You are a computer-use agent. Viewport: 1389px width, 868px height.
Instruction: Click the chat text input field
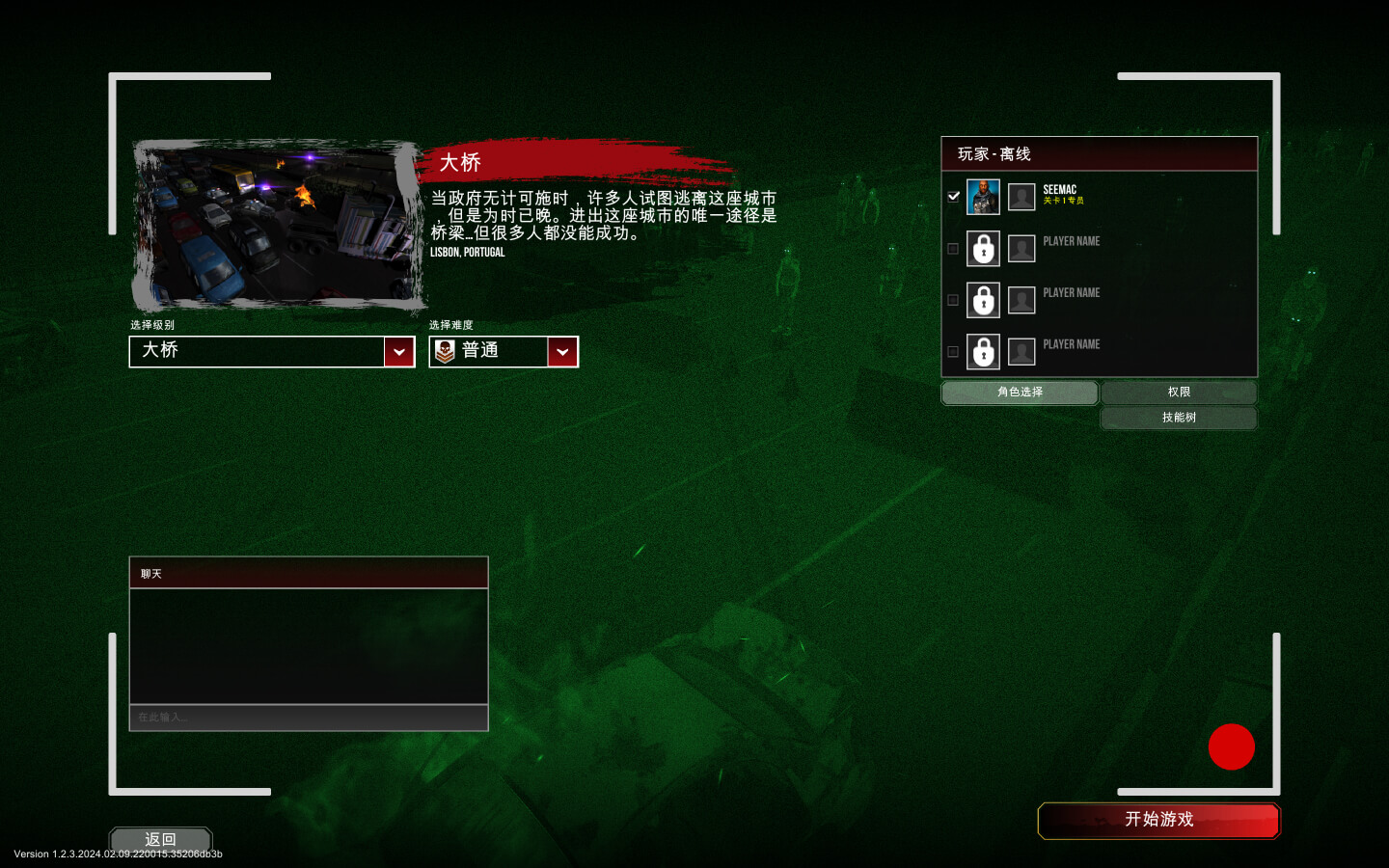click(309, 718)
